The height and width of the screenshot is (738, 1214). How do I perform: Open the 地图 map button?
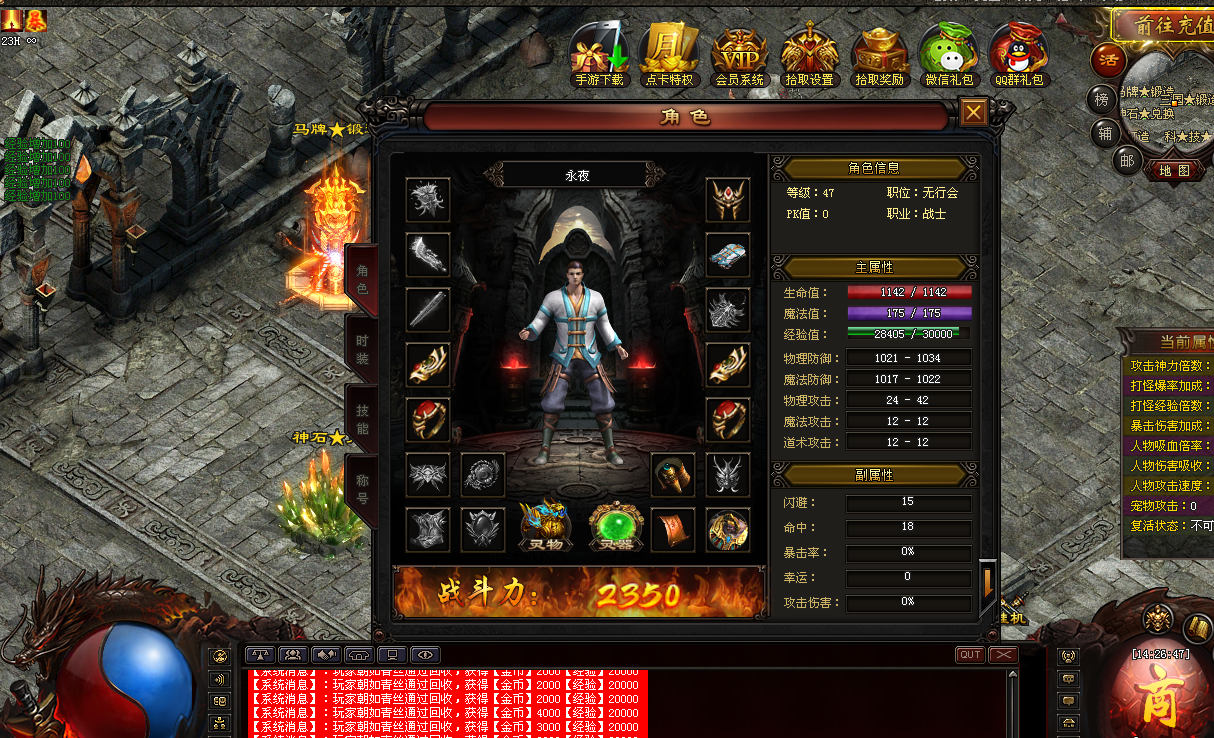[1174, 171]
